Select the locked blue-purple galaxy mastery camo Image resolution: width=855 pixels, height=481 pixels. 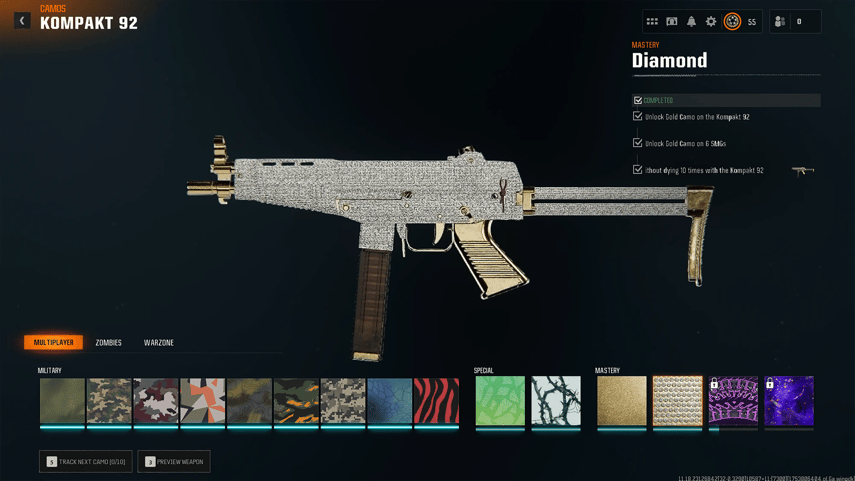pos(789,401)
